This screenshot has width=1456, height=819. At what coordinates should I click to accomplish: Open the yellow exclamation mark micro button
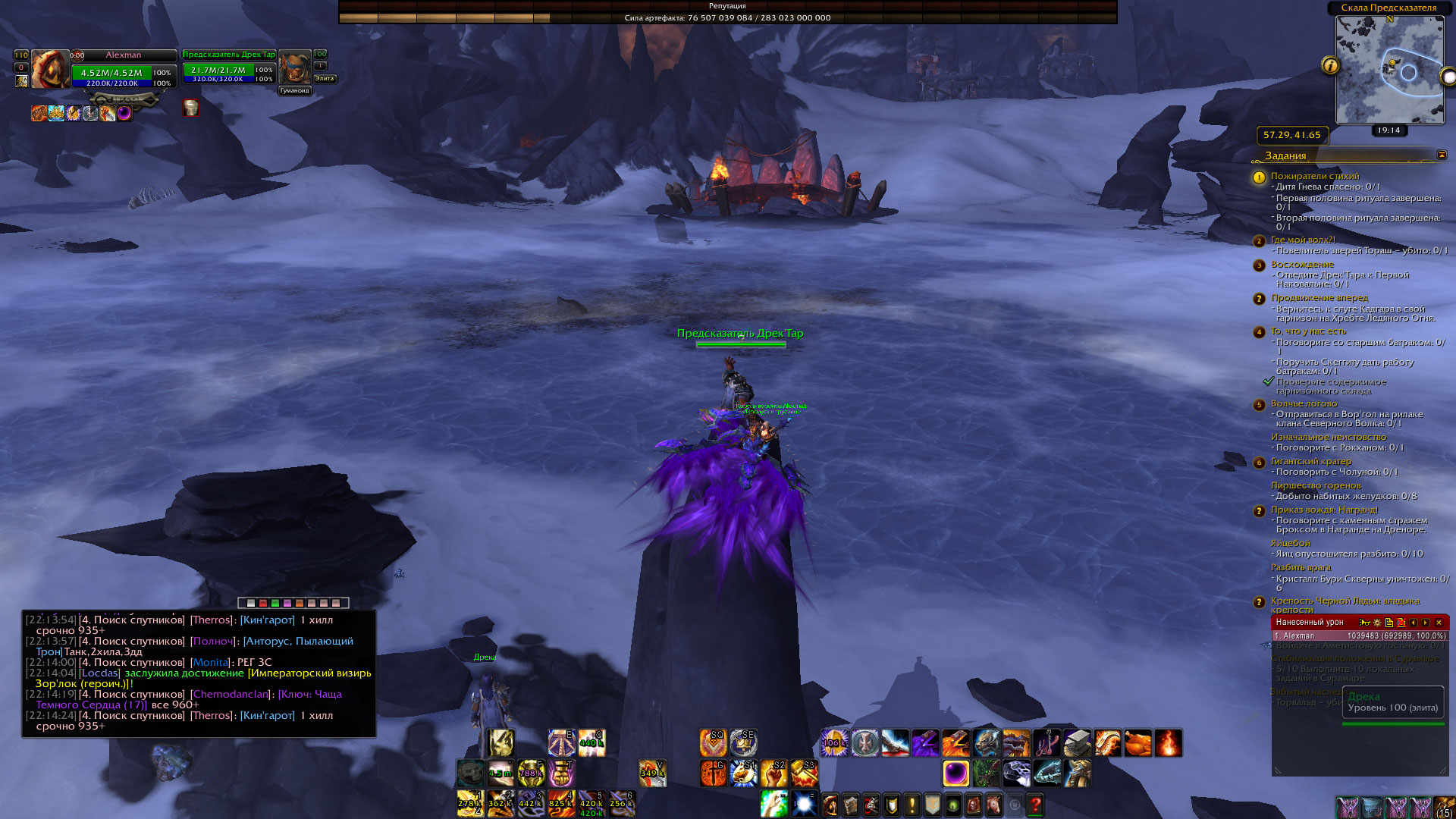(x=912, y=804)
